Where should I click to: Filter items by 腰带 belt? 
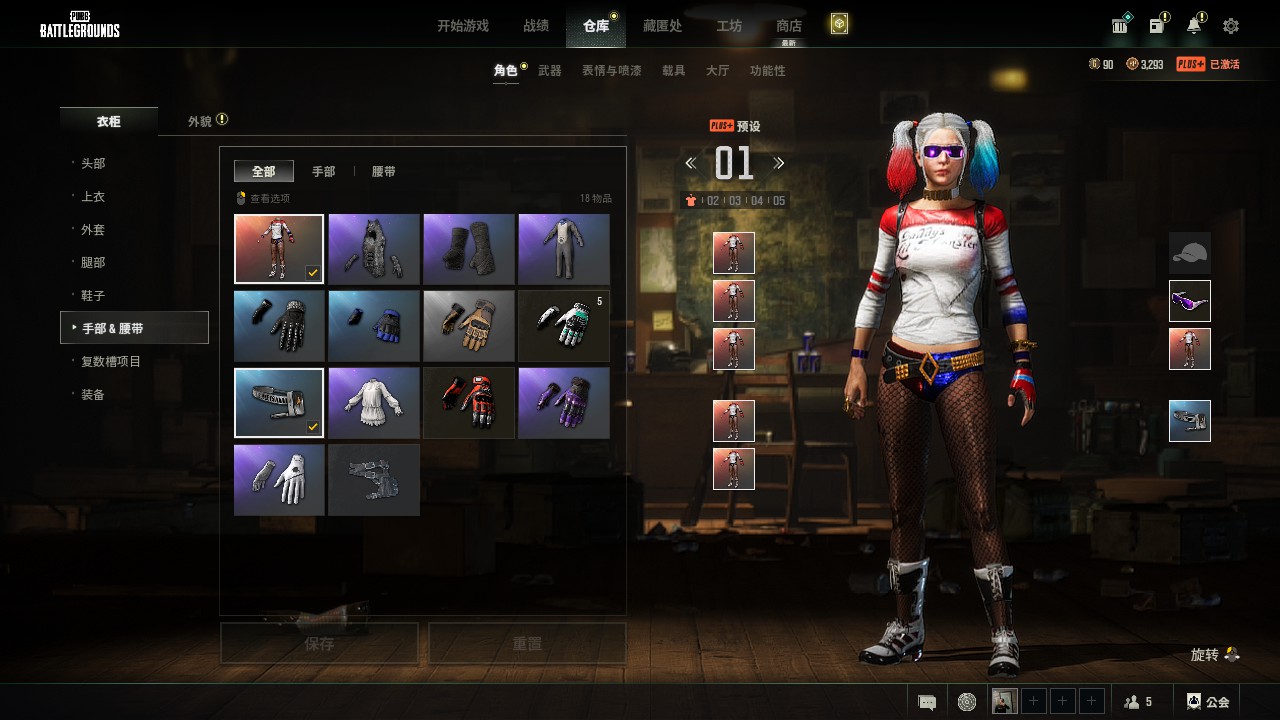pyautogui.click(x=383, y=172)
